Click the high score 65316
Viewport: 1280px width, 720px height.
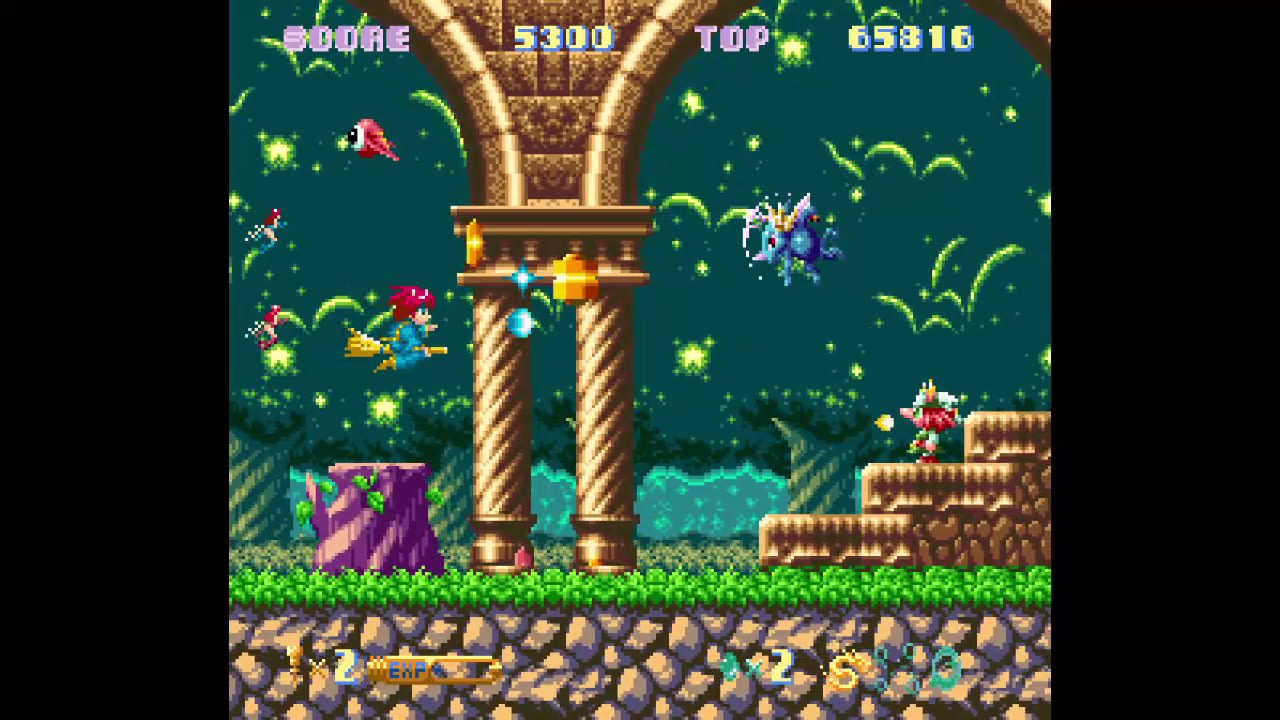point(910,38)
